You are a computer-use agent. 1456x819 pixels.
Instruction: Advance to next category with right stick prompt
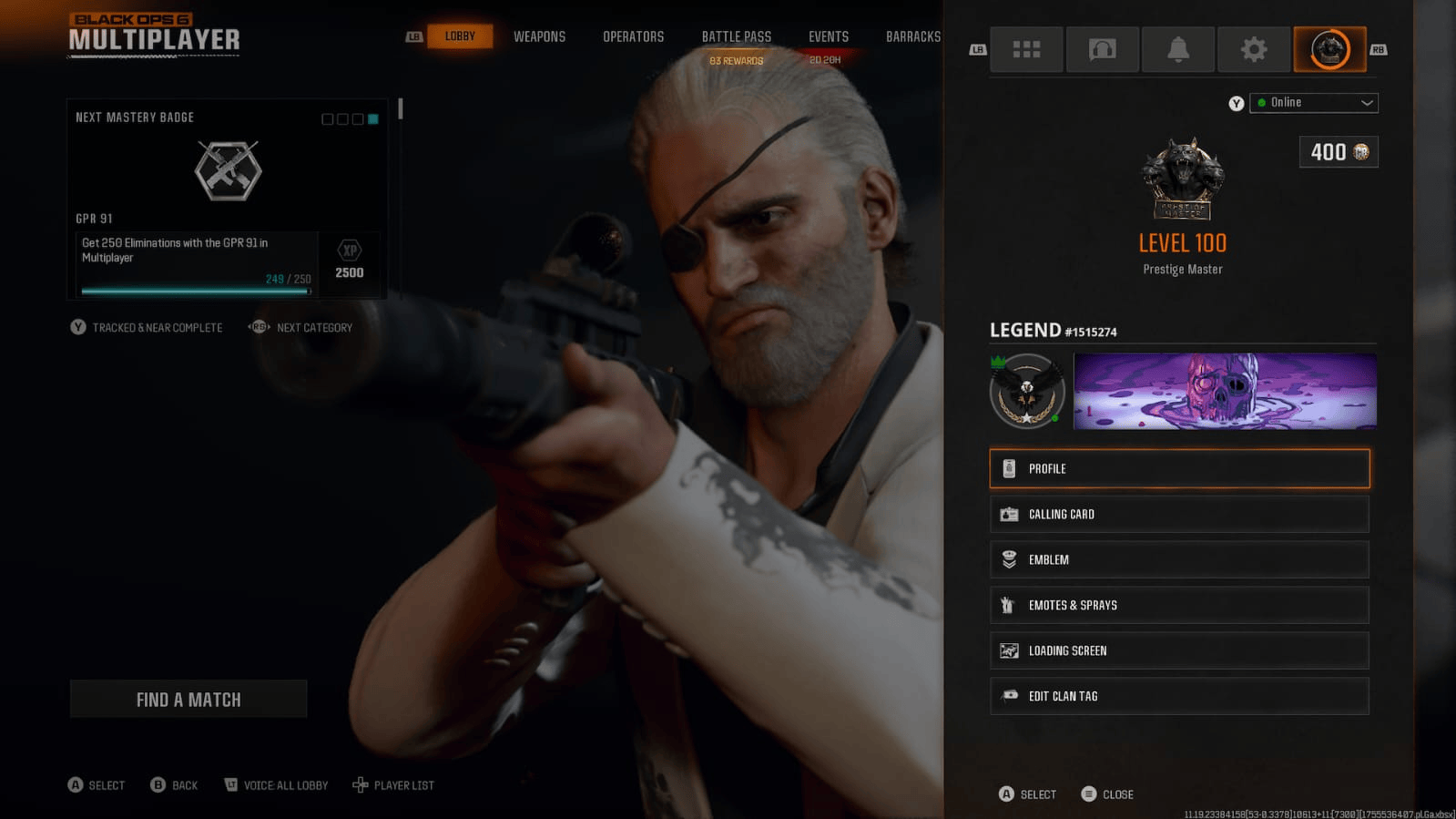300,327
